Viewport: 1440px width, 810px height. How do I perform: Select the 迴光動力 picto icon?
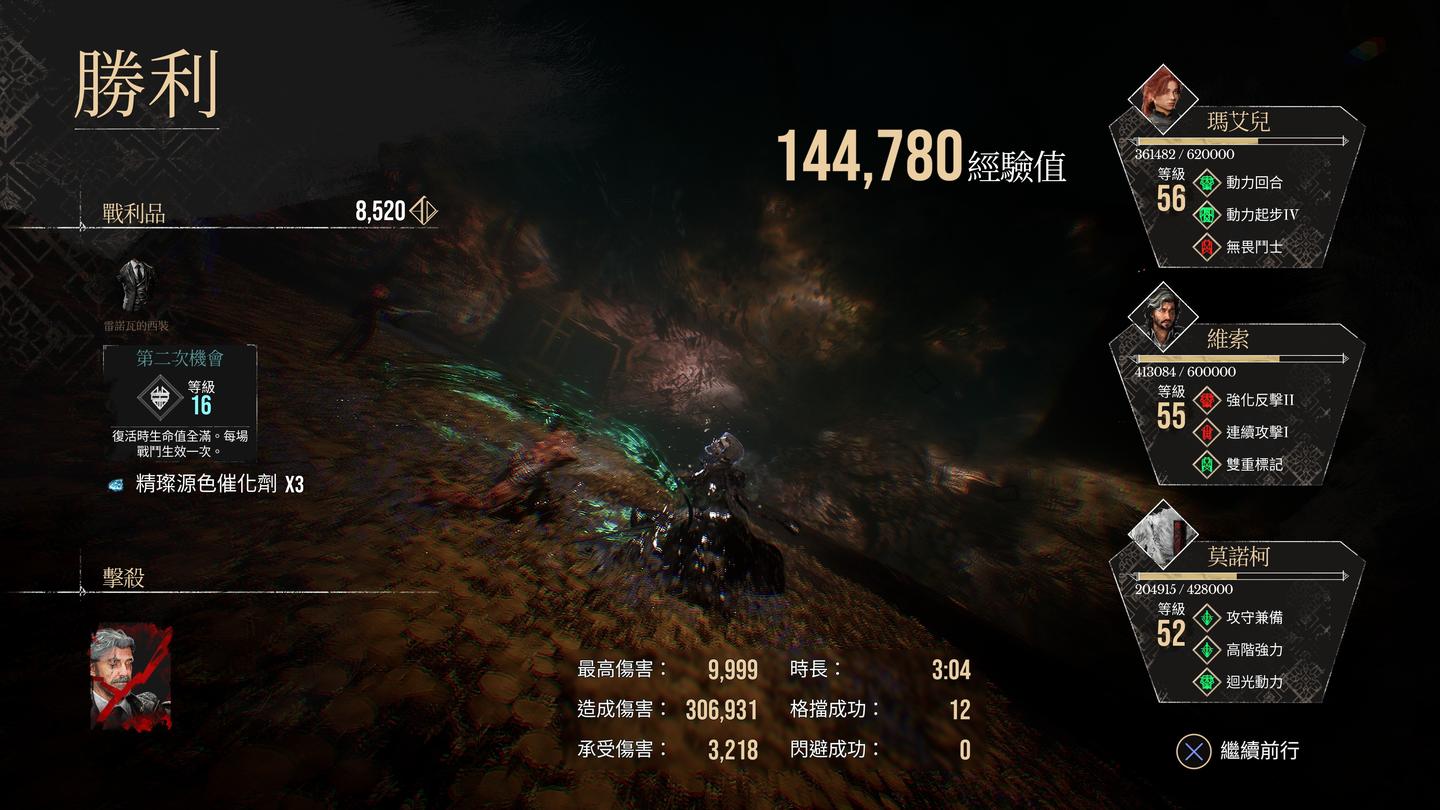[x=1208, y=682]
